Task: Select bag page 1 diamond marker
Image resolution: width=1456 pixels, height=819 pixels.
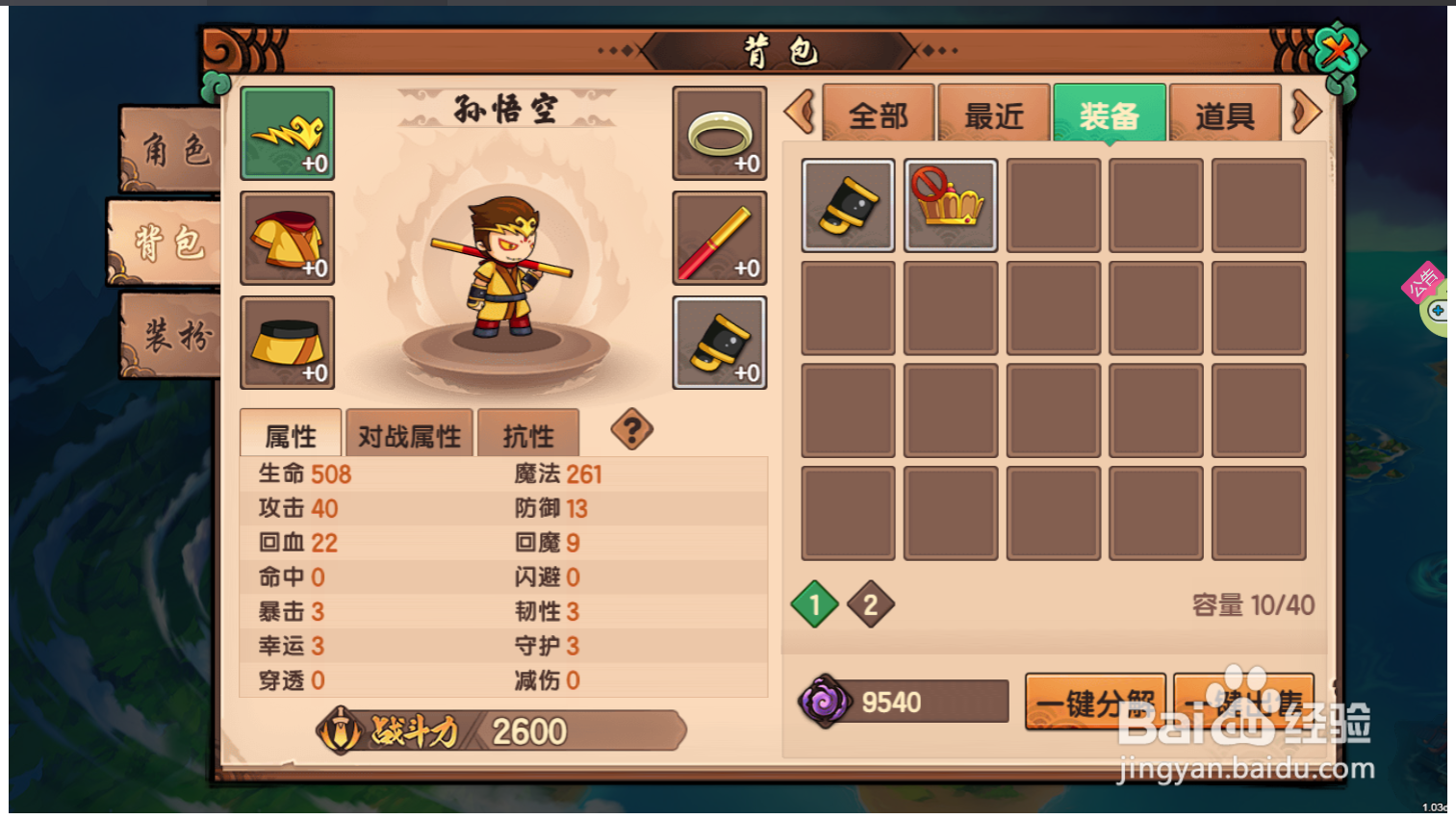Action: point(813,605)
